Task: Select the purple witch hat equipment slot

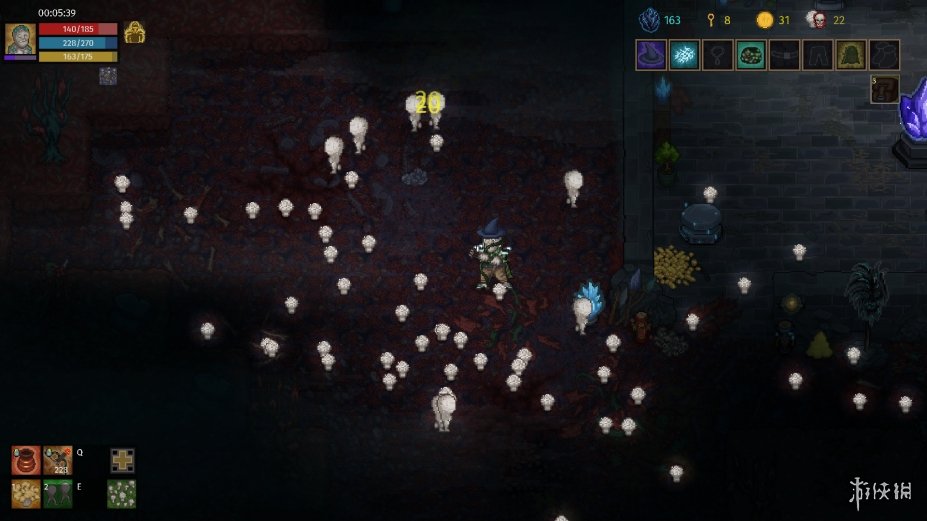Action: pos(650,55)
